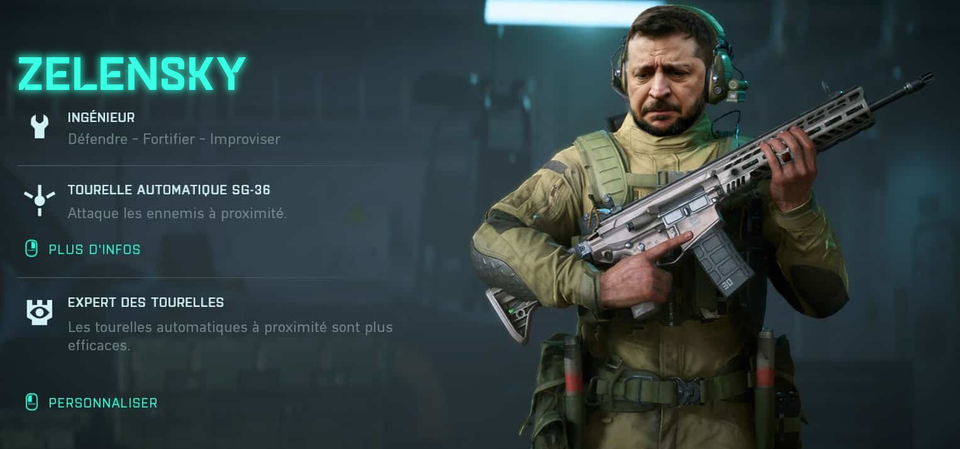
Task: Select the Expert des tourelles trait entry
Action: 145,302
